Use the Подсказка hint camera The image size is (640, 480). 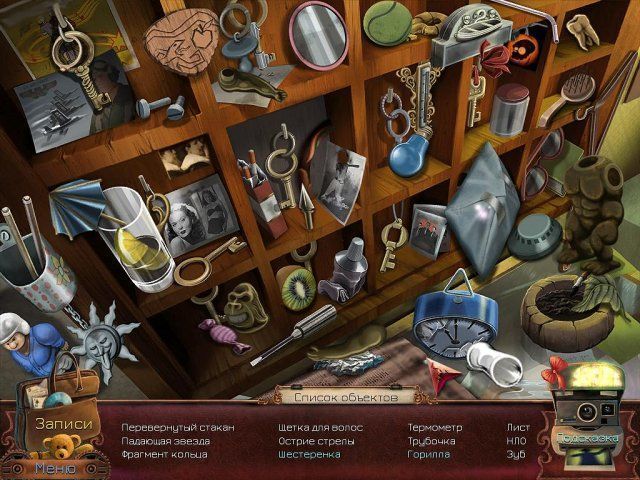point(587,438)
